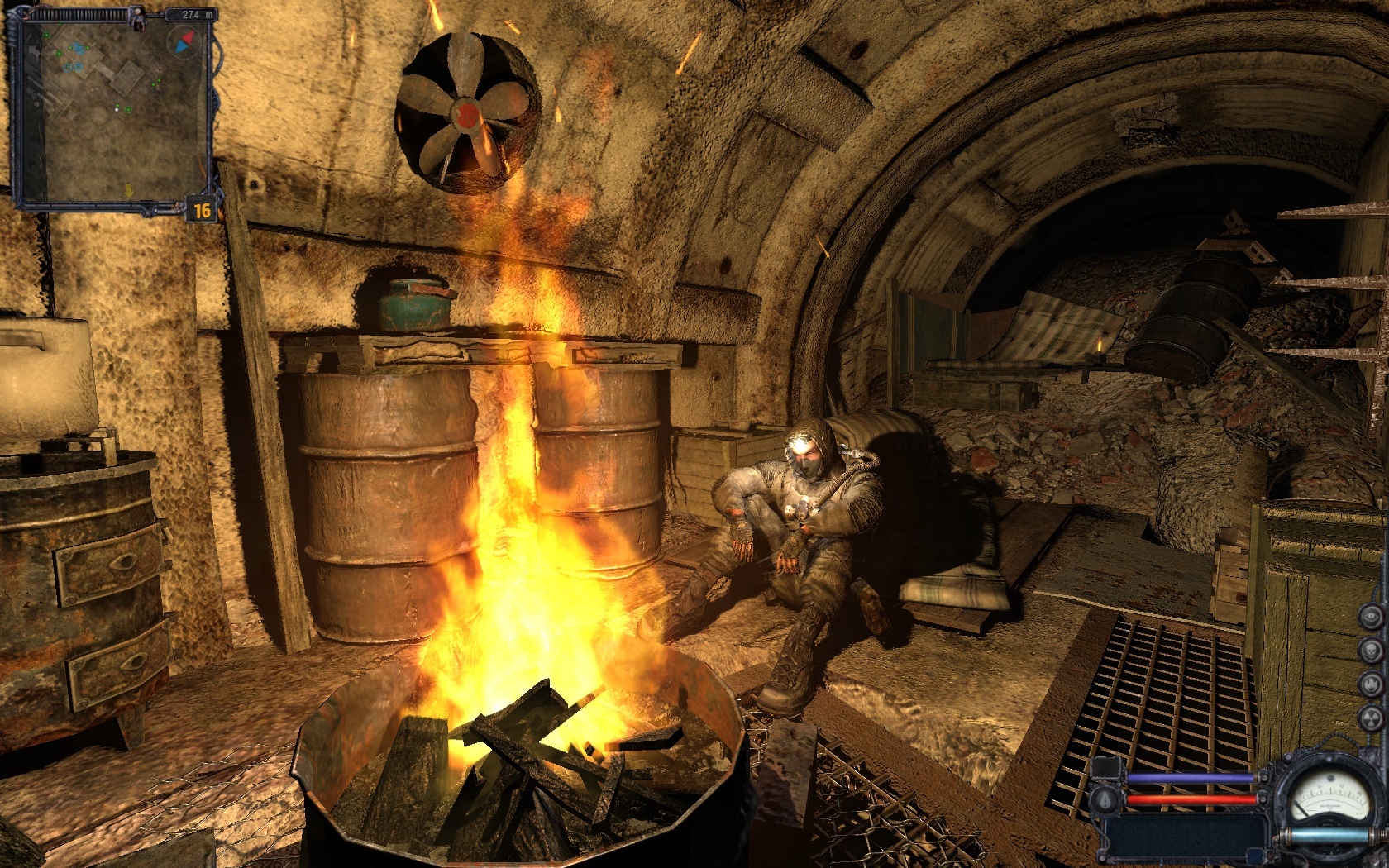
Task: Click the eye indicator icon
Action: (x=1371, y=616)
